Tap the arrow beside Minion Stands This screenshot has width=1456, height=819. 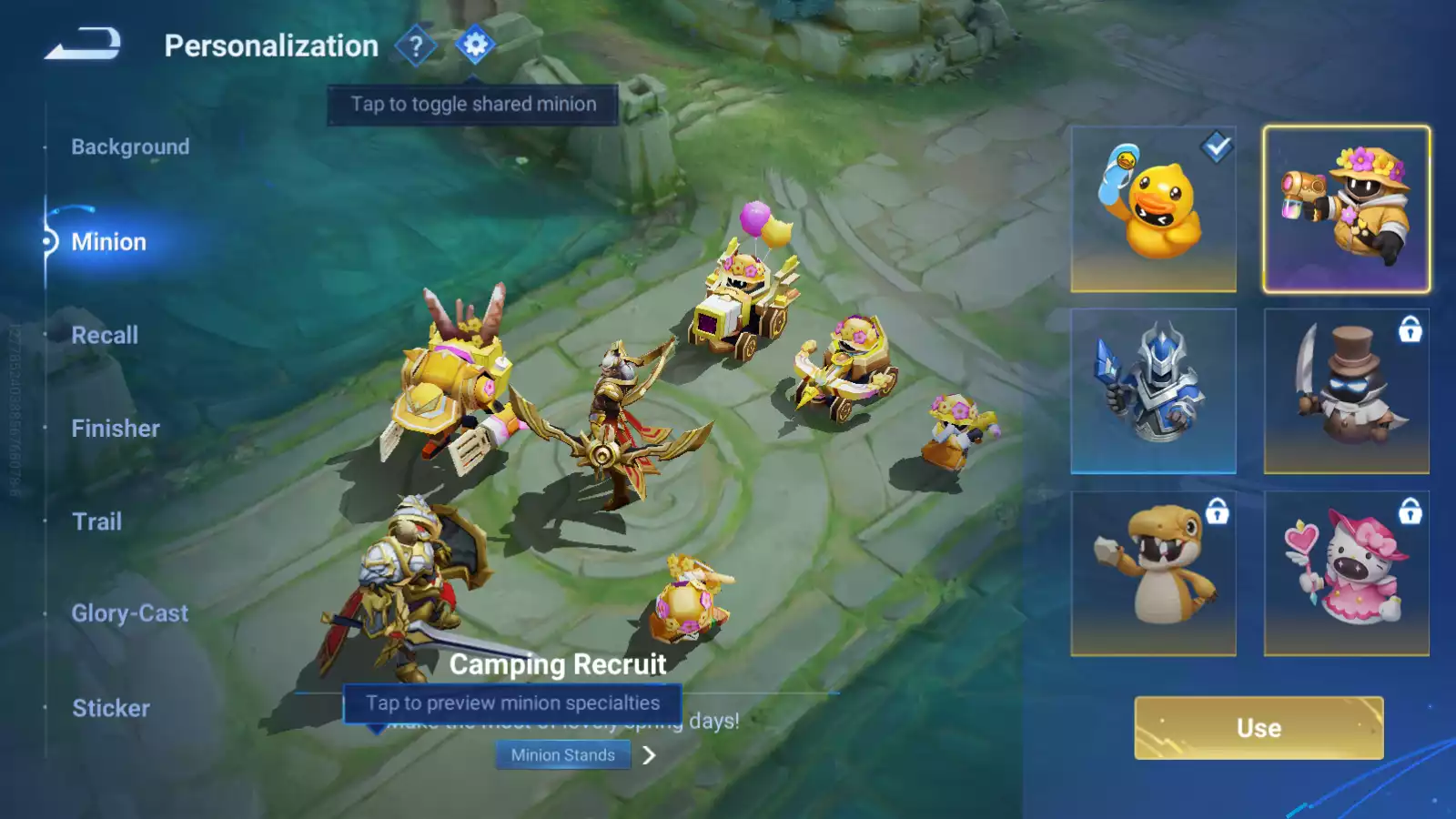649,755
